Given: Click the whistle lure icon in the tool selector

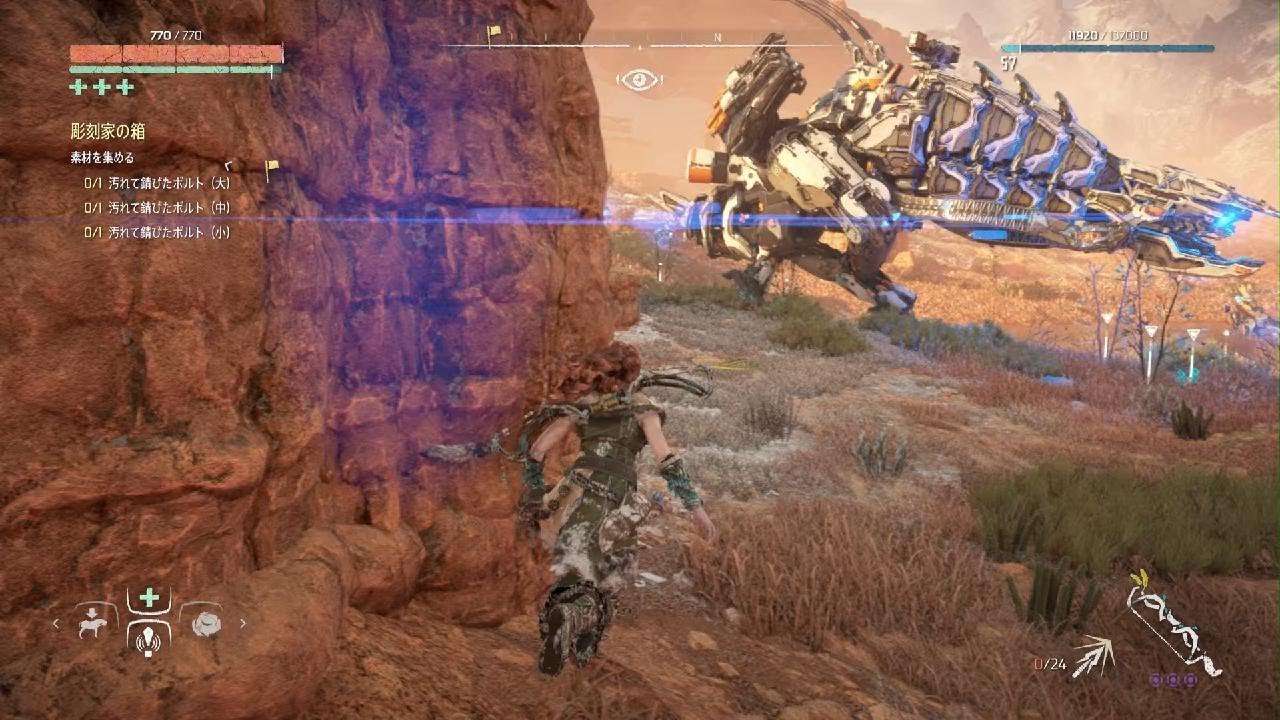Looking at the screenshot, I should [148, 640].
